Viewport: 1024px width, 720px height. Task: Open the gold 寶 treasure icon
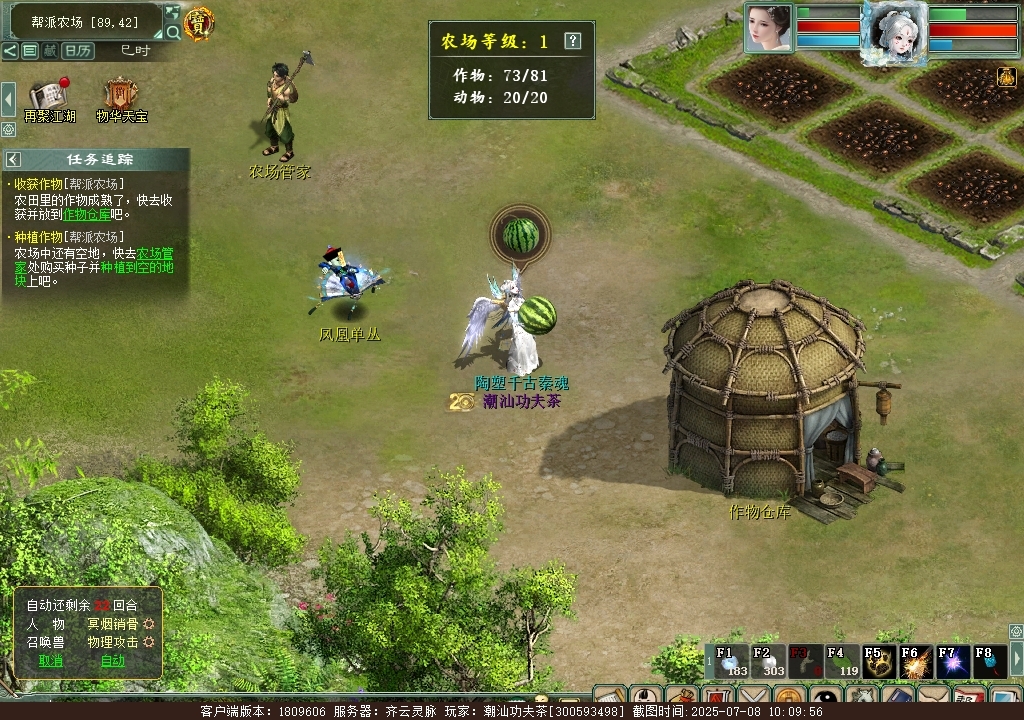(199, 24)
